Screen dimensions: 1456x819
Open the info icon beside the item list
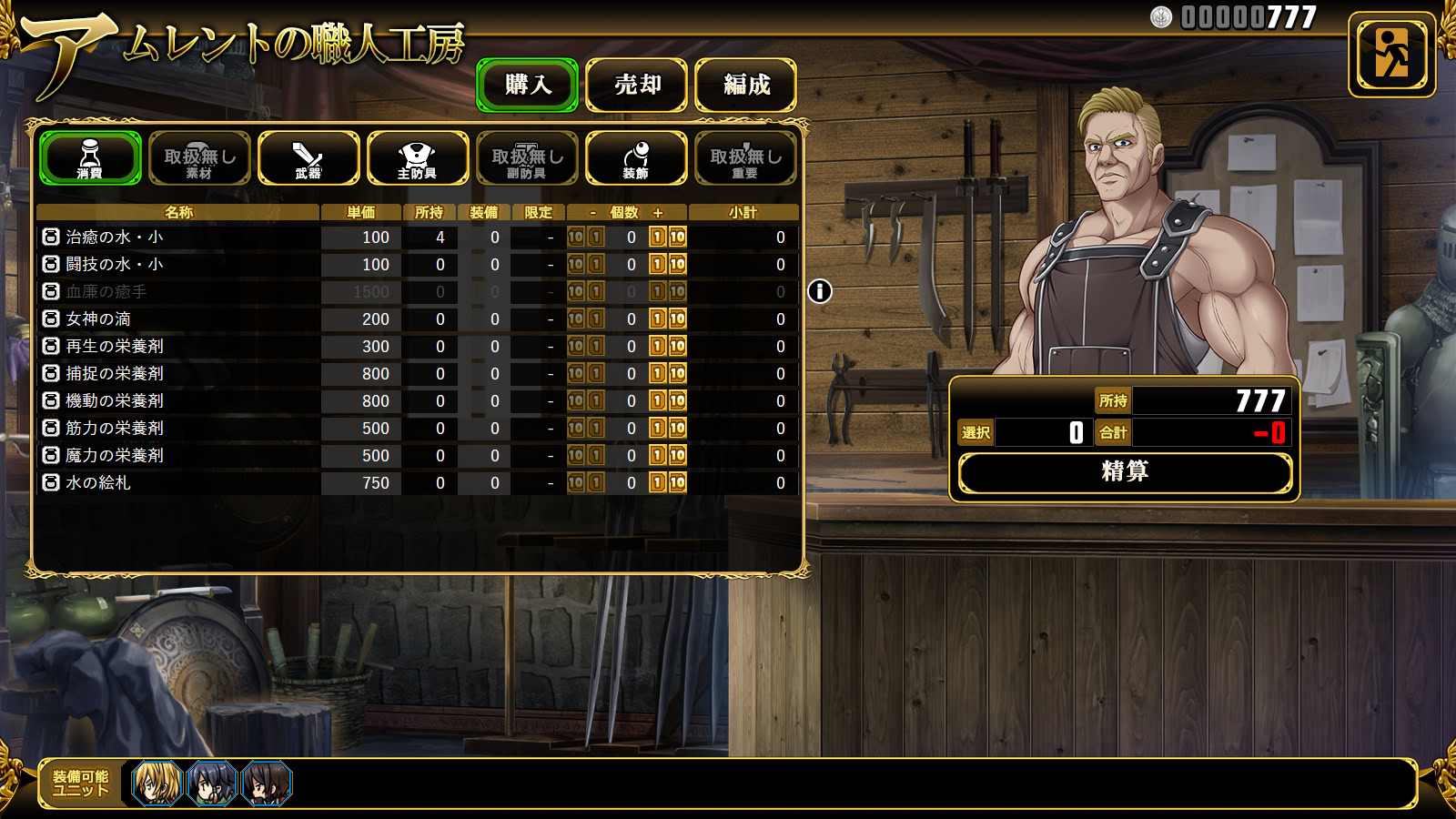point(820,291)
